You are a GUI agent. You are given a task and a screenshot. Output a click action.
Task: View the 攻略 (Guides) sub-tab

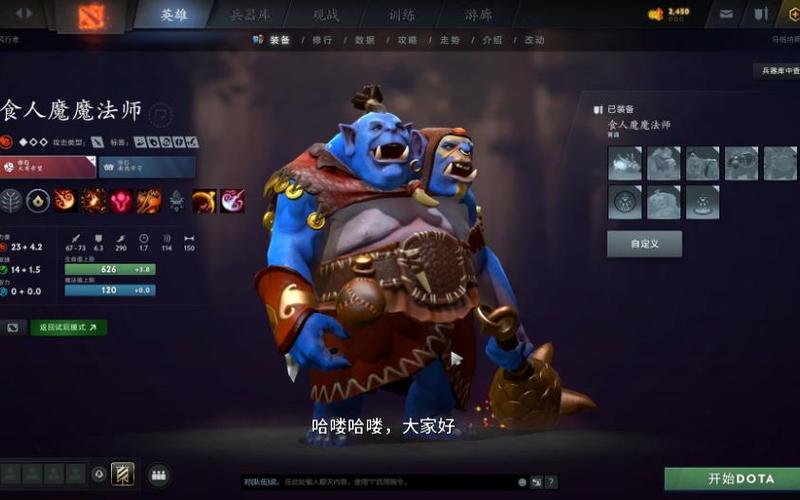407,40
